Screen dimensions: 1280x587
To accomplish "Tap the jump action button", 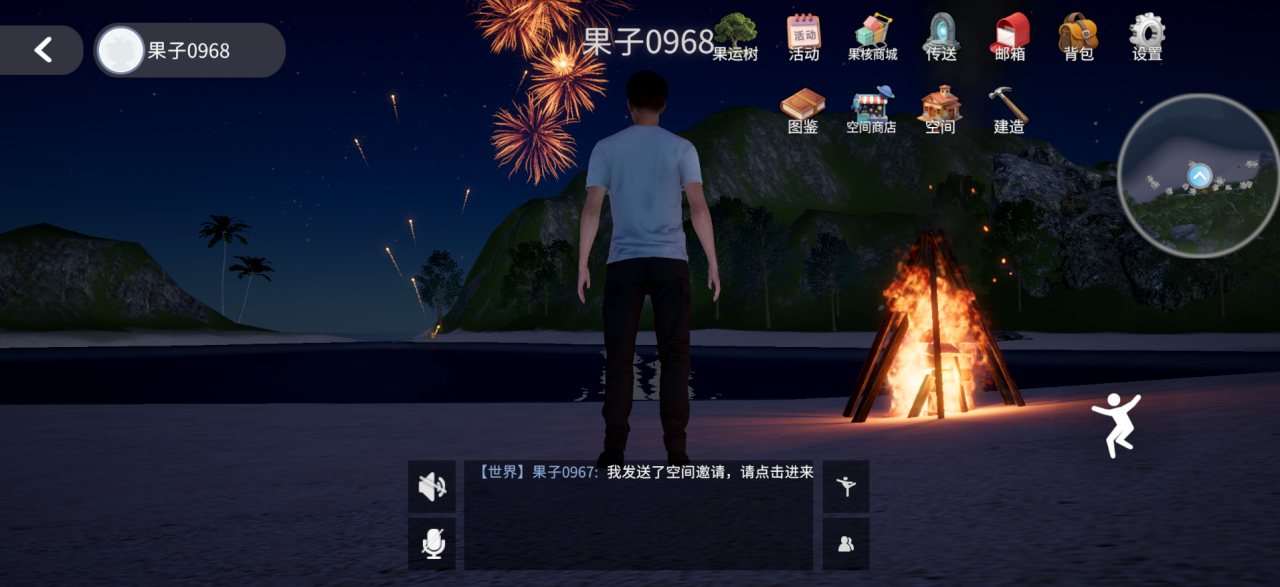I will point(1116,425).
